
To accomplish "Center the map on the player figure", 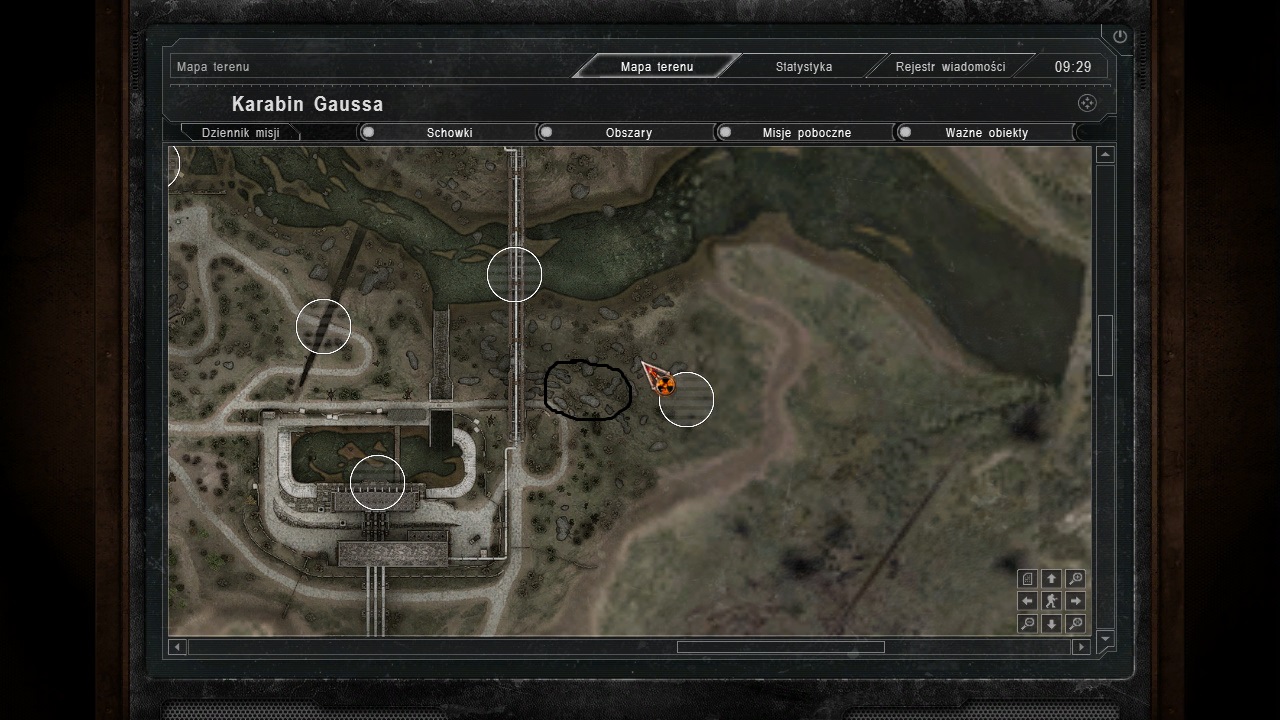I will (x=1051, y=601).
